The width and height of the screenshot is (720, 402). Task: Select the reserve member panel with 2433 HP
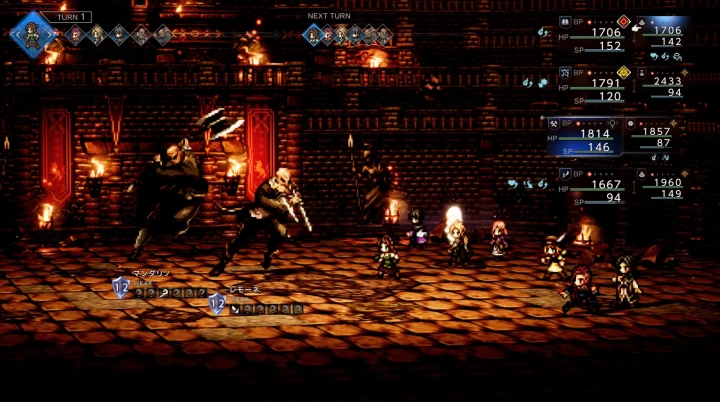(662, 86)
